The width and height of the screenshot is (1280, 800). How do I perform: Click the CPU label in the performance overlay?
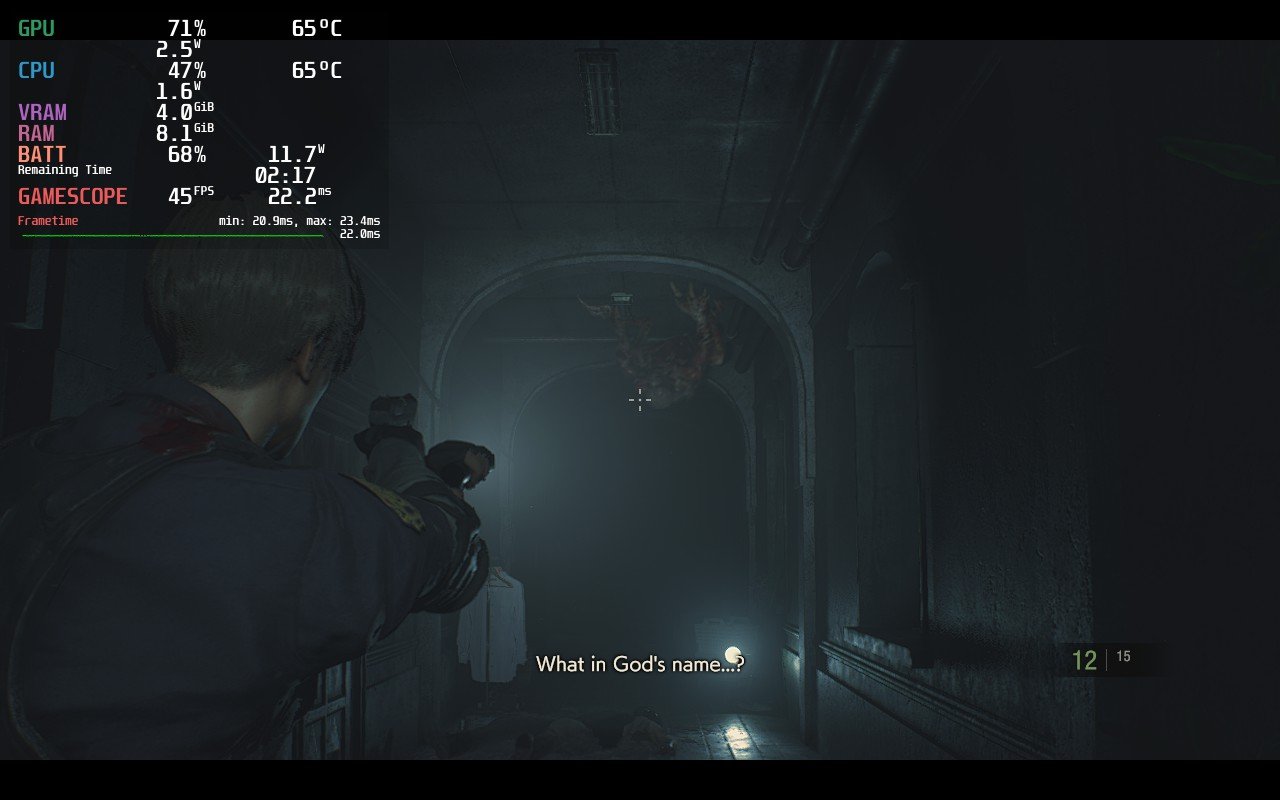click(x=37, y=70)
